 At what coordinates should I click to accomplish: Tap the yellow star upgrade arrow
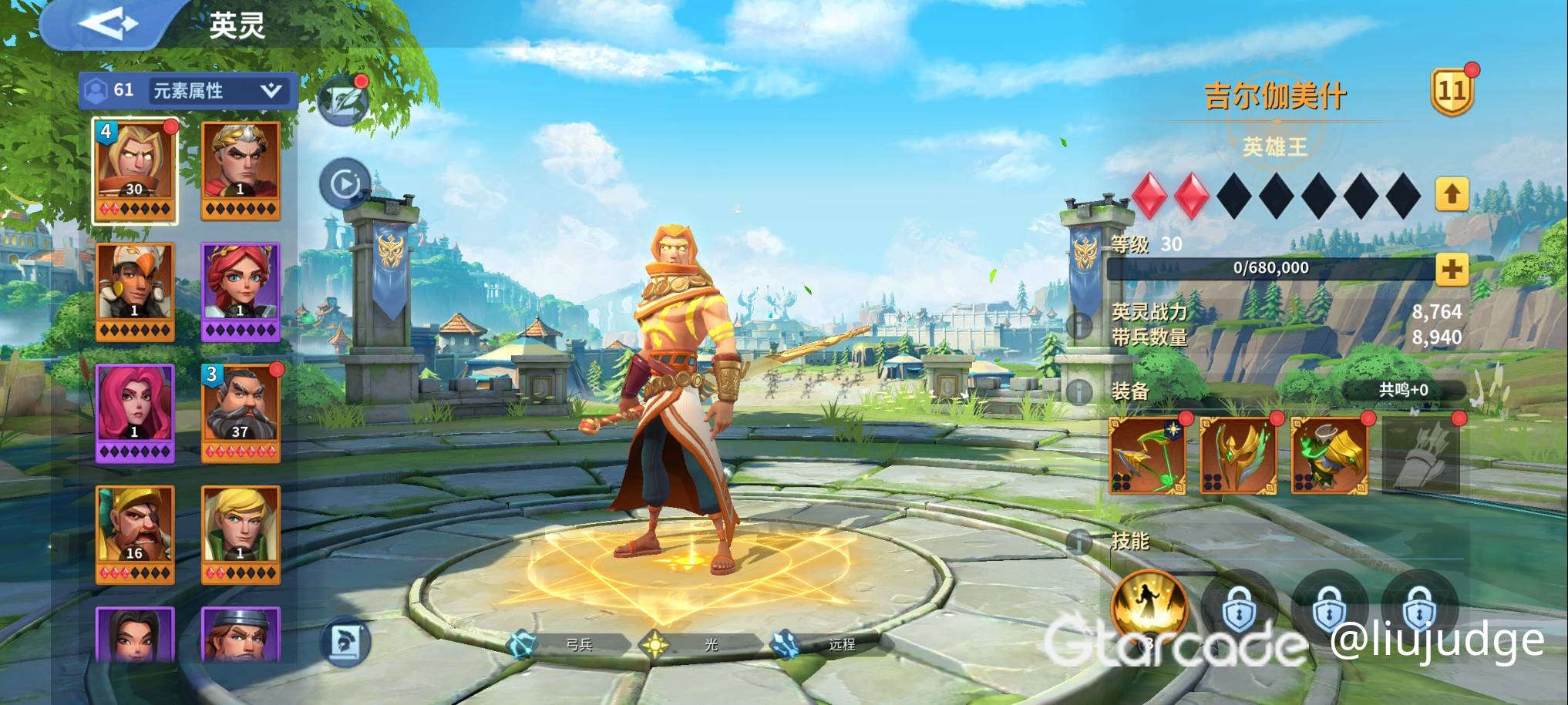(x=1452, y=194)
